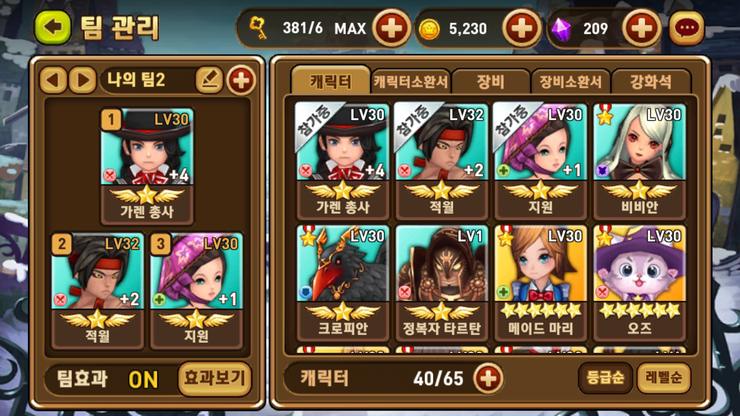Screen dimensions: 740x416
Task: Switch to the next team
Action: pos(82,80)
